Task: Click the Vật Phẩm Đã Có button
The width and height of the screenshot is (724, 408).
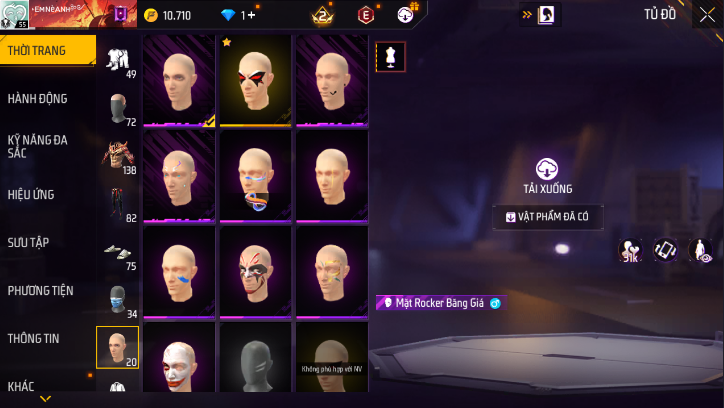Action: pyautogui.click(x=547, y=217)
